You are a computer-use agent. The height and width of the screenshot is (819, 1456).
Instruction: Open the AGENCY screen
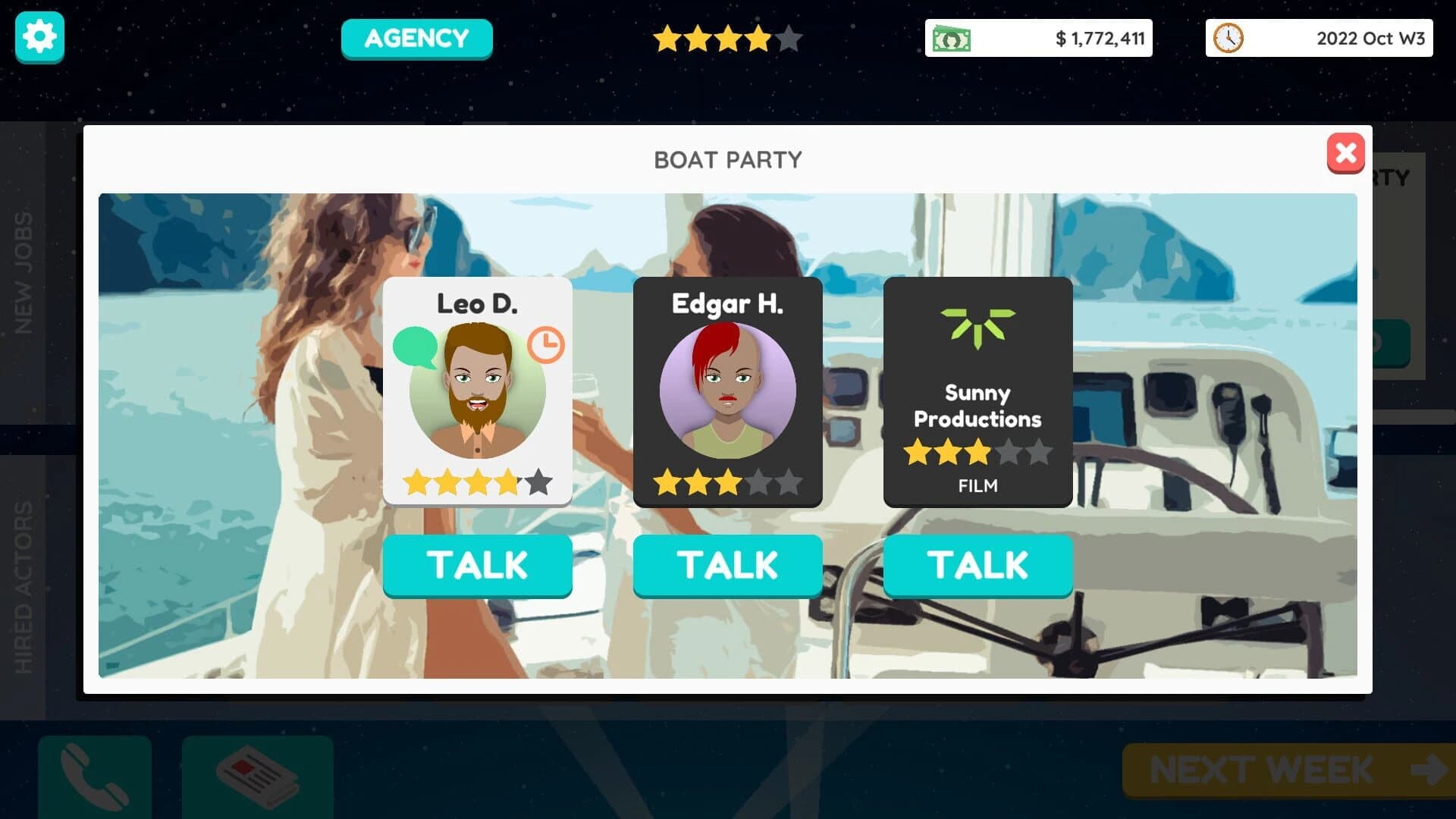(416, 38)
